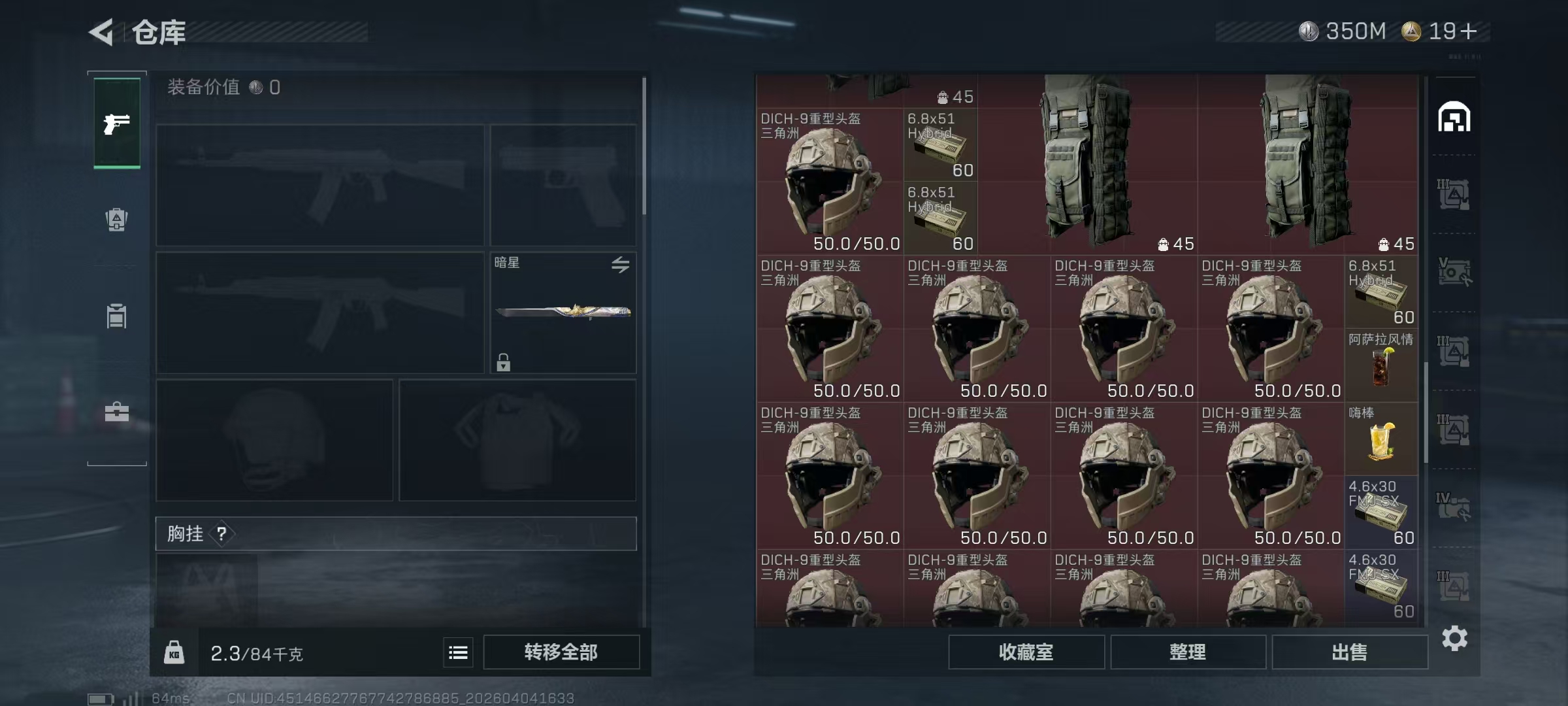The height and width of the screenshot is (706, 1568).
Task: Open the magazine pouch tab on the left
Action: tap(116, 316)
